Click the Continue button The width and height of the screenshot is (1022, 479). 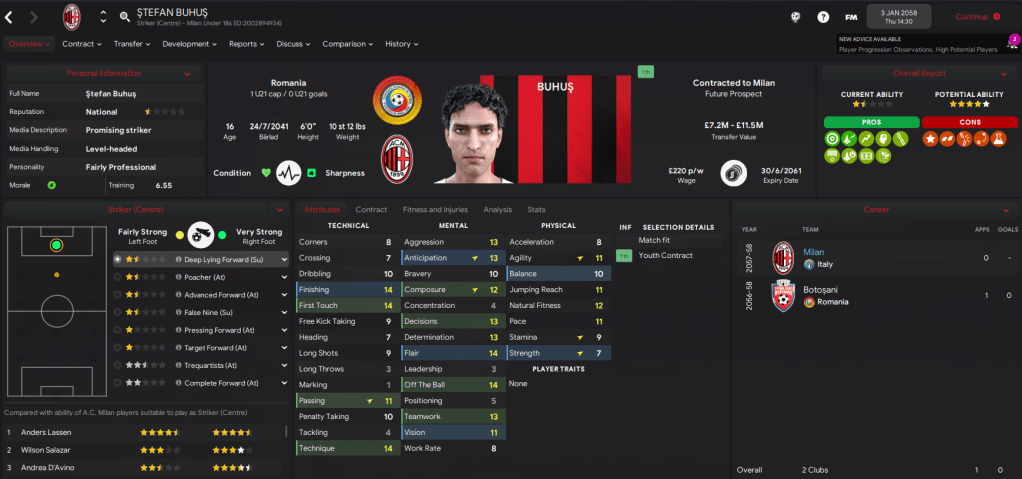[x=977, y=17]
